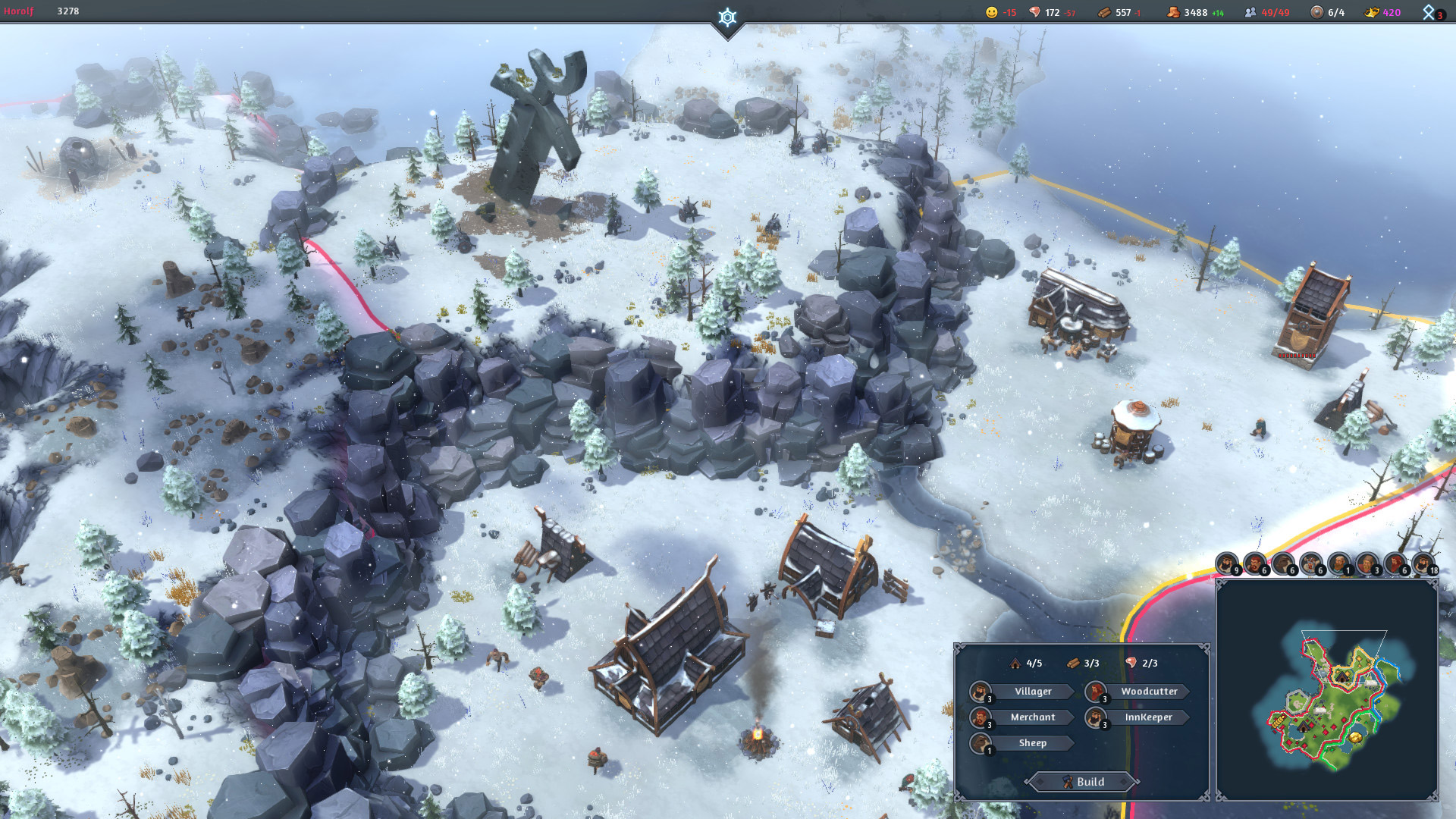Pick the Sheep entry in the area panel
The width and height of the screenshot is (1456, 819).
[x=1032, y=743]
